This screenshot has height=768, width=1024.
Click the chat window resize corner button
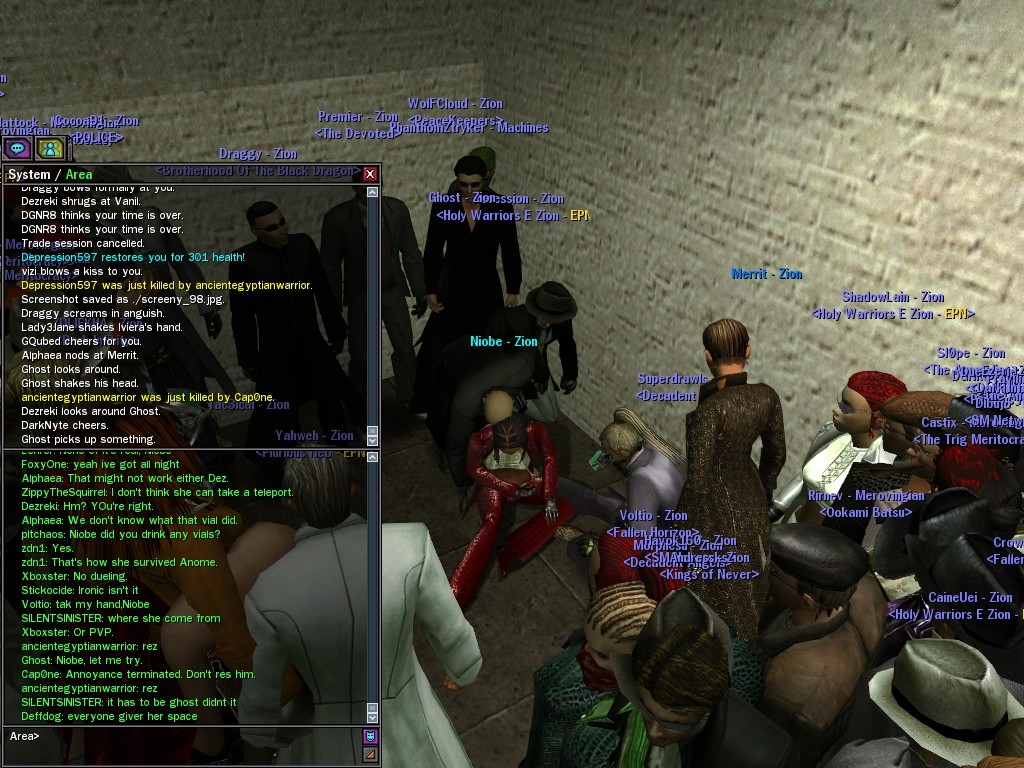point(370,754)
